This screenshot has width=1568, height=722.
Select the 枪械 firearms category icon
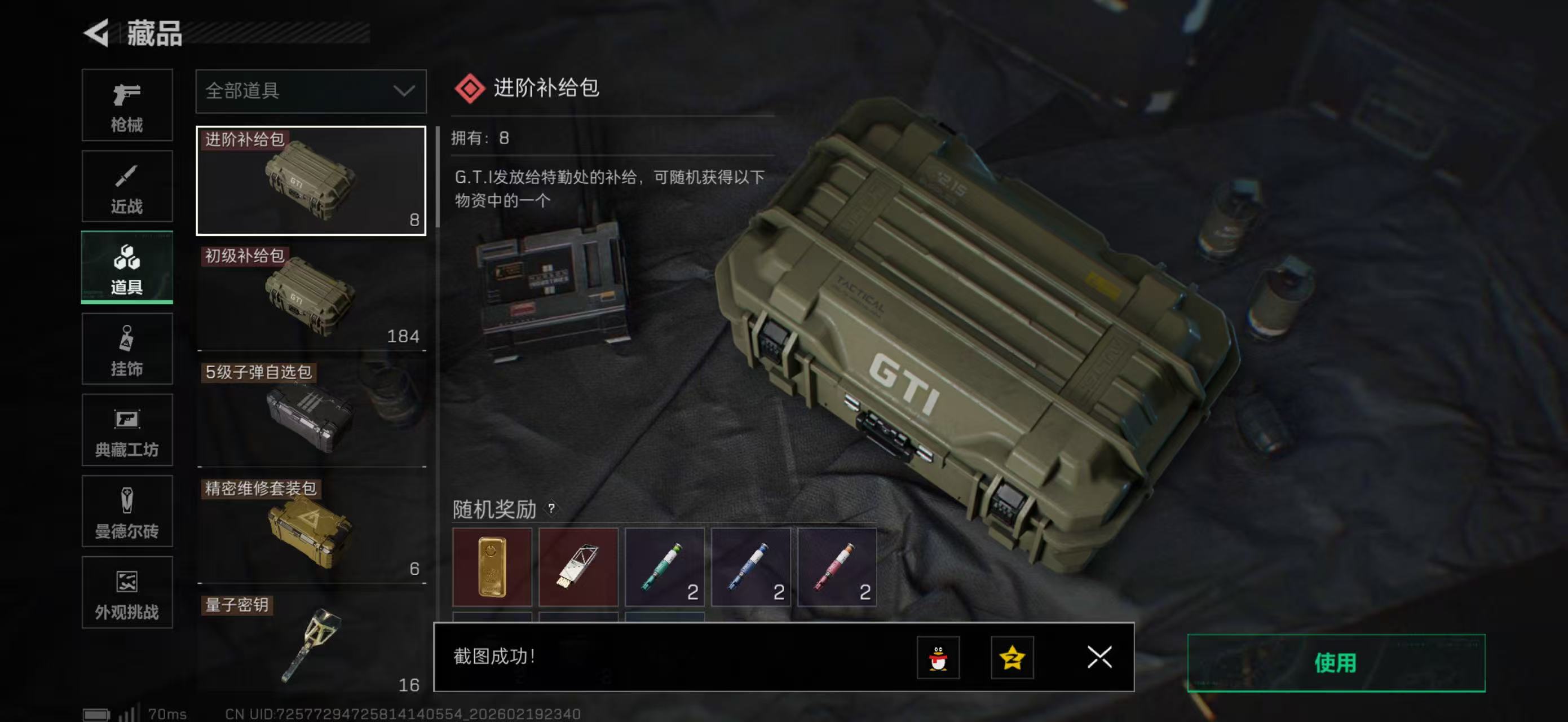[127, 105]
